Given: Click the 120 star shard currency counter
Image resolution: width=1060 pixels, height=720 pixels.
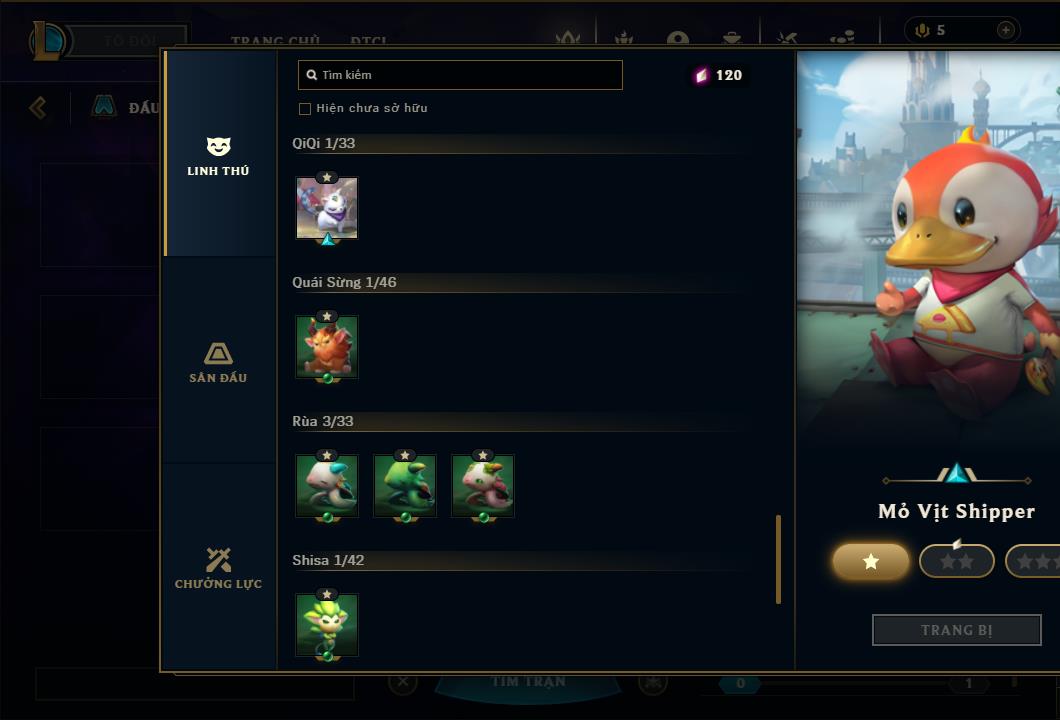Looking at the screenshot, I should click(x=719, y=75).
